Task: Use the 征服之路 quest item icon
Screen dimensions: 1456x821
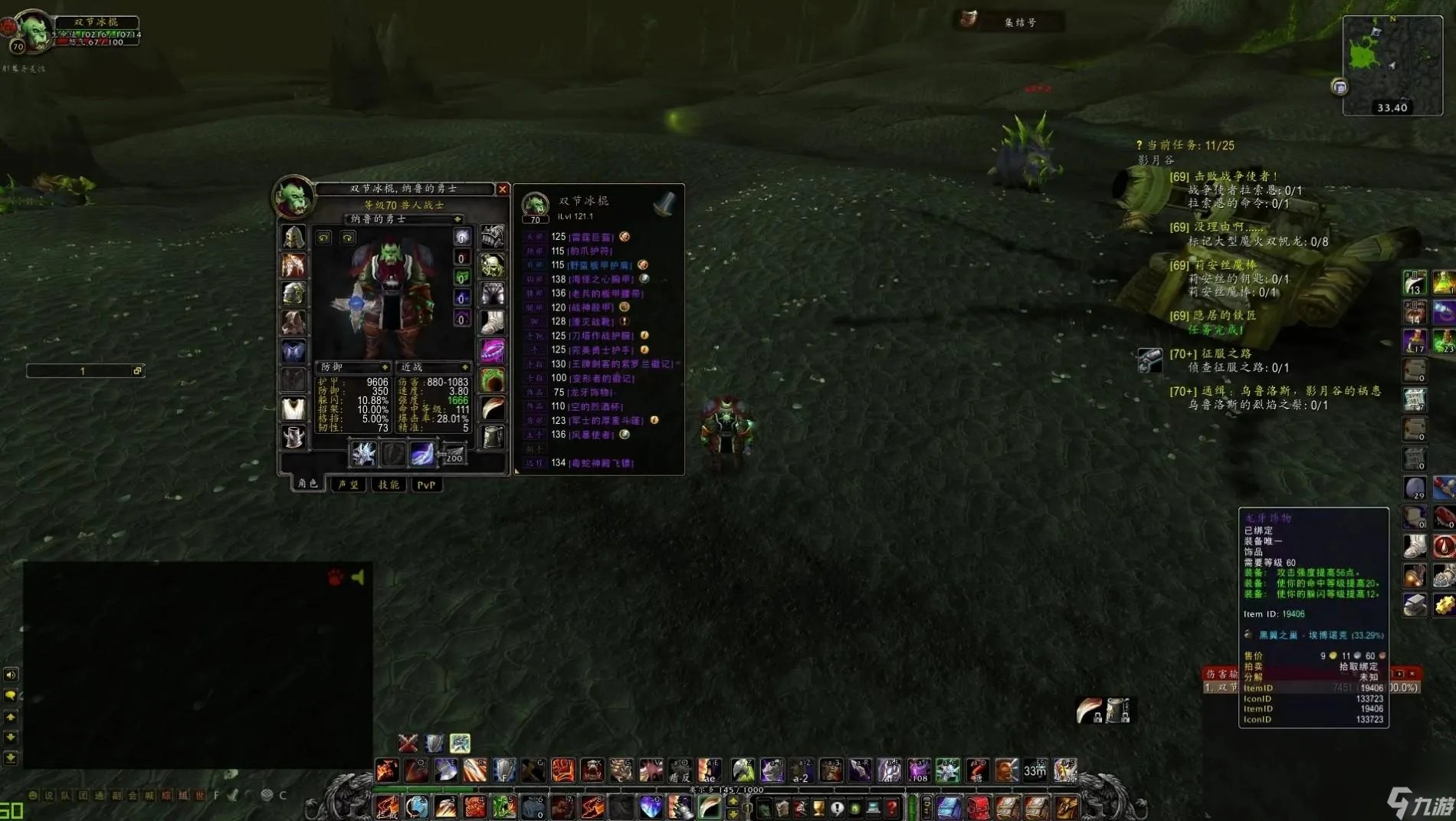Action: [1149, 360]
